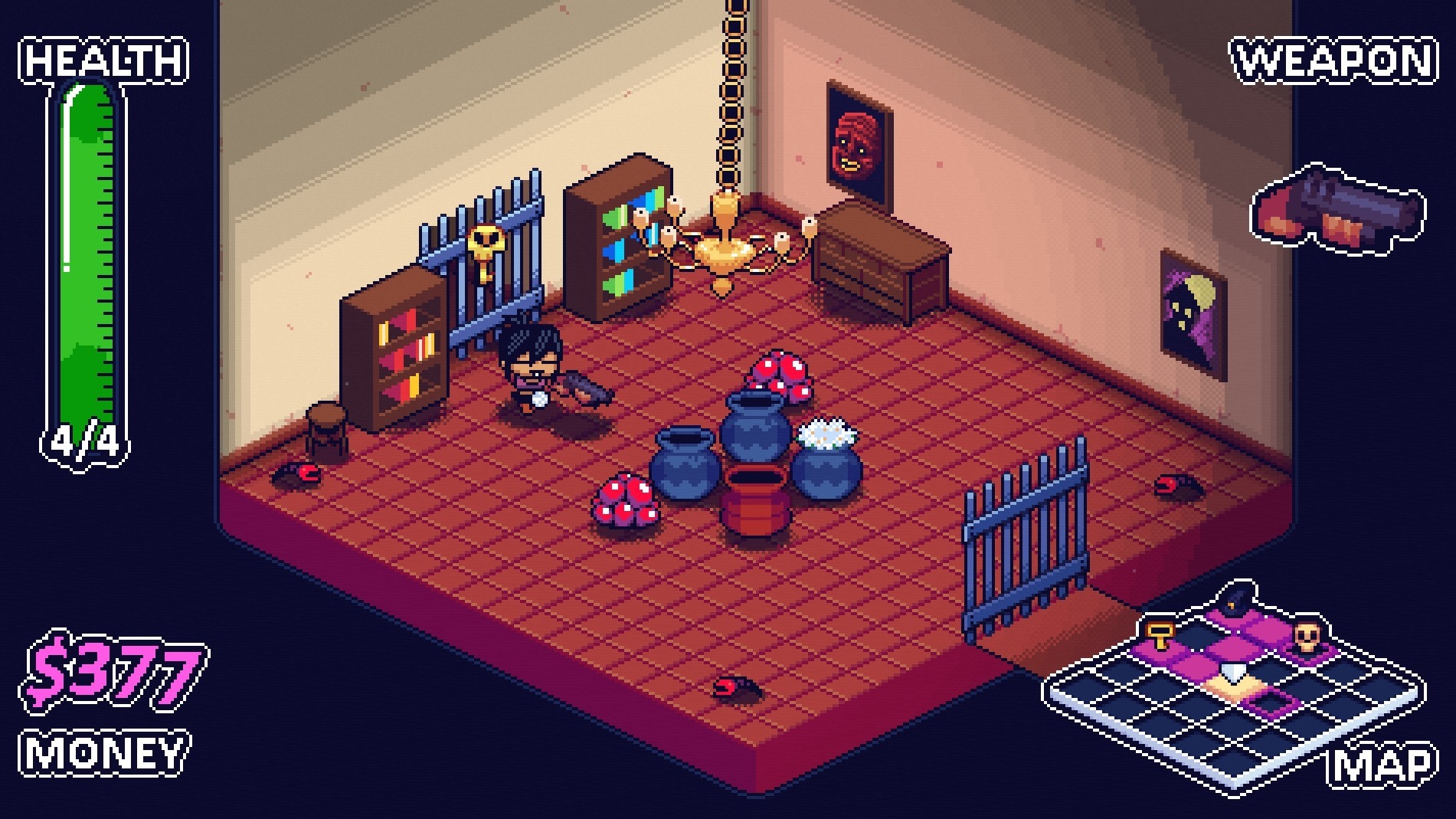
Task: Click the HEALTH label at top left
Action: [101, 58]
